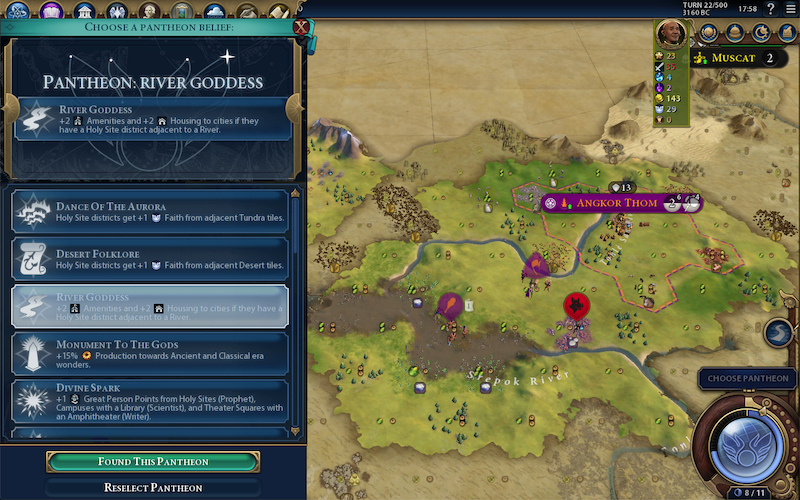Open the culture civics tree icon
The image size is (800, 500).
(52, 11)
